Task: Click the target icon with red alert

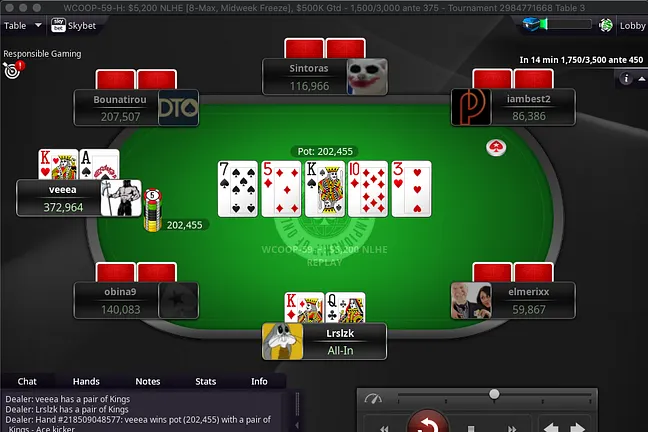Action: [x=12, y=71]
